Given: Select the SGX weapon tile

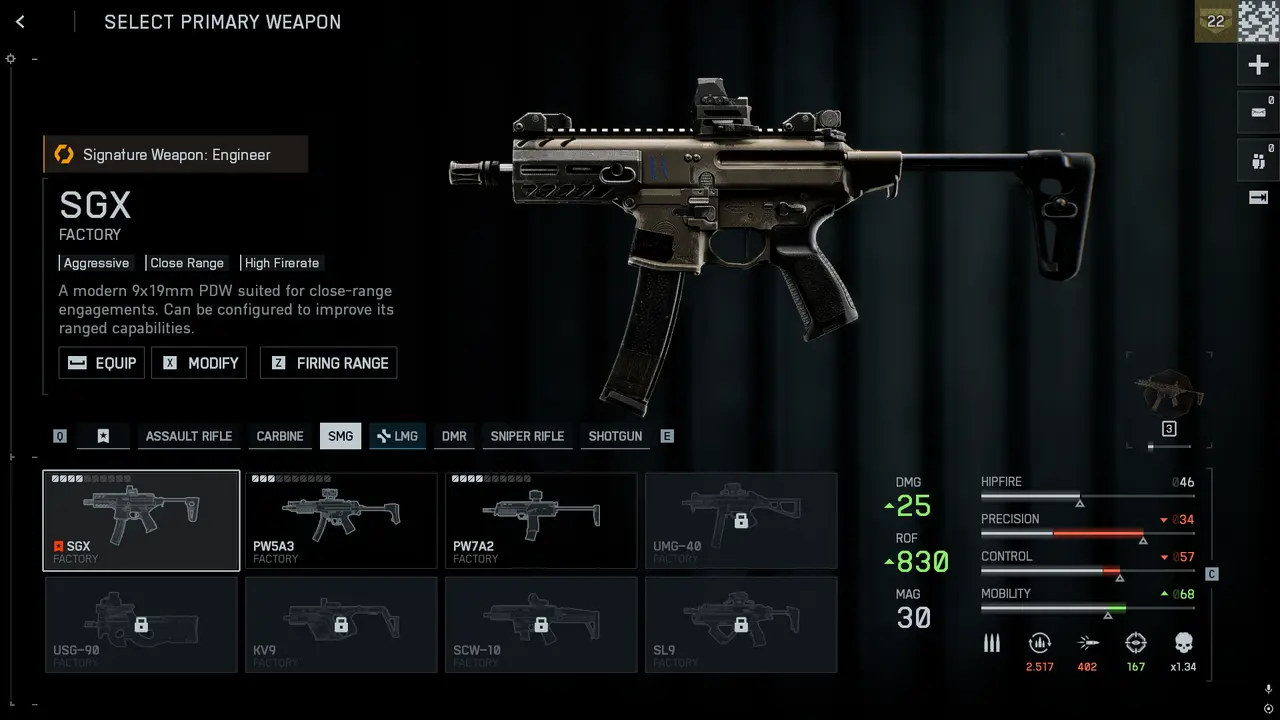Looking at the screenshot, I should click(x=141, y=520).
